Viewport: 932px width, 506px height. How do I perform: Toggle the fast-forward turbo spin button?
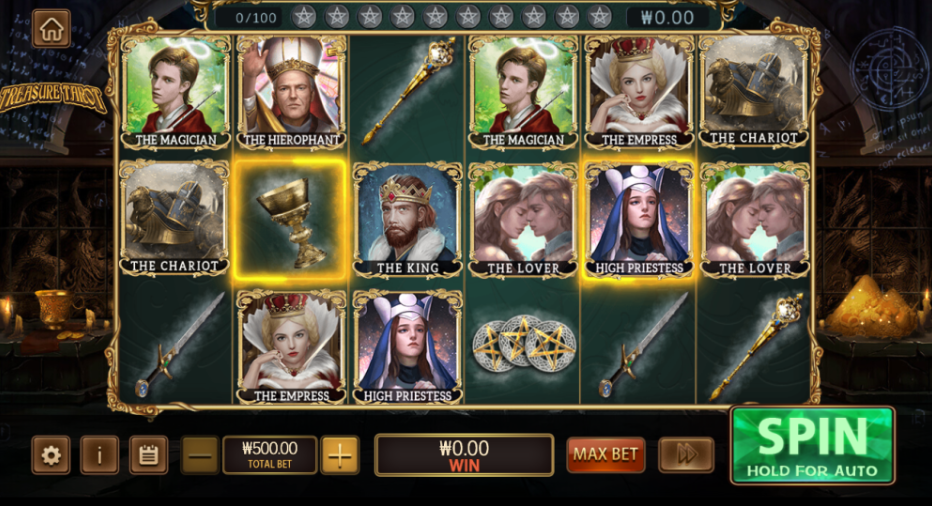pos(686,455)
